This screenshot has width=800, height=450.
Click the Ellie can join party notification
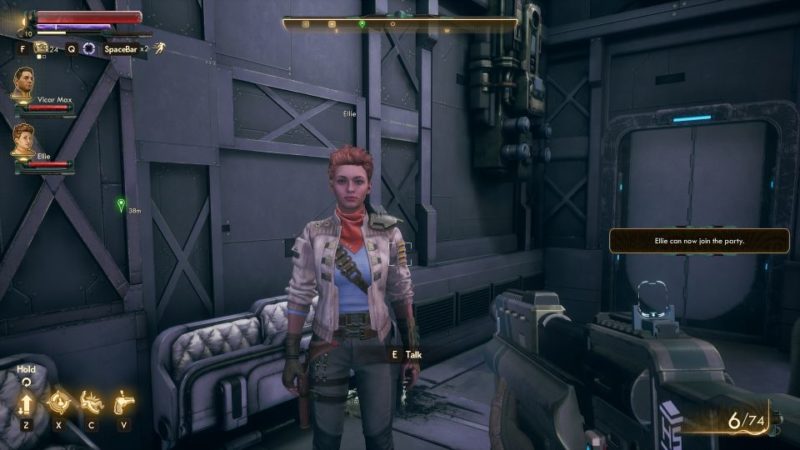(x=699, y=241)
